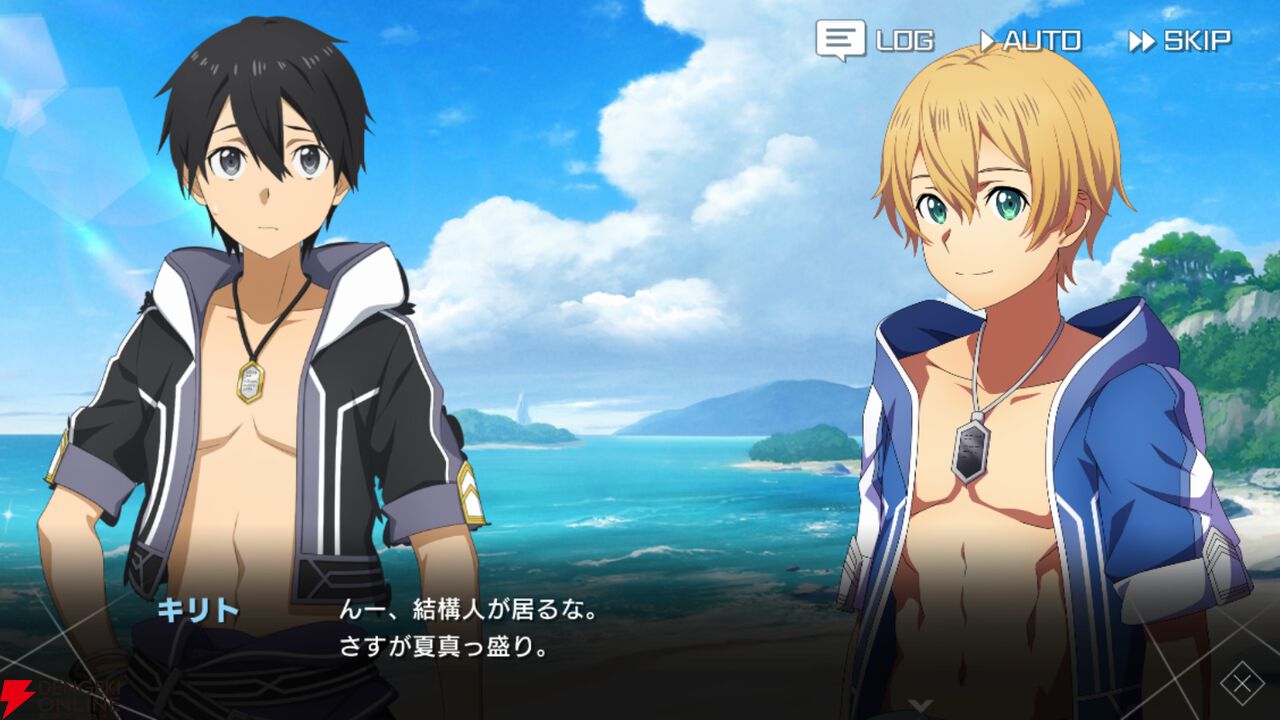Open the dialogue LOG

tap(875, 40)
